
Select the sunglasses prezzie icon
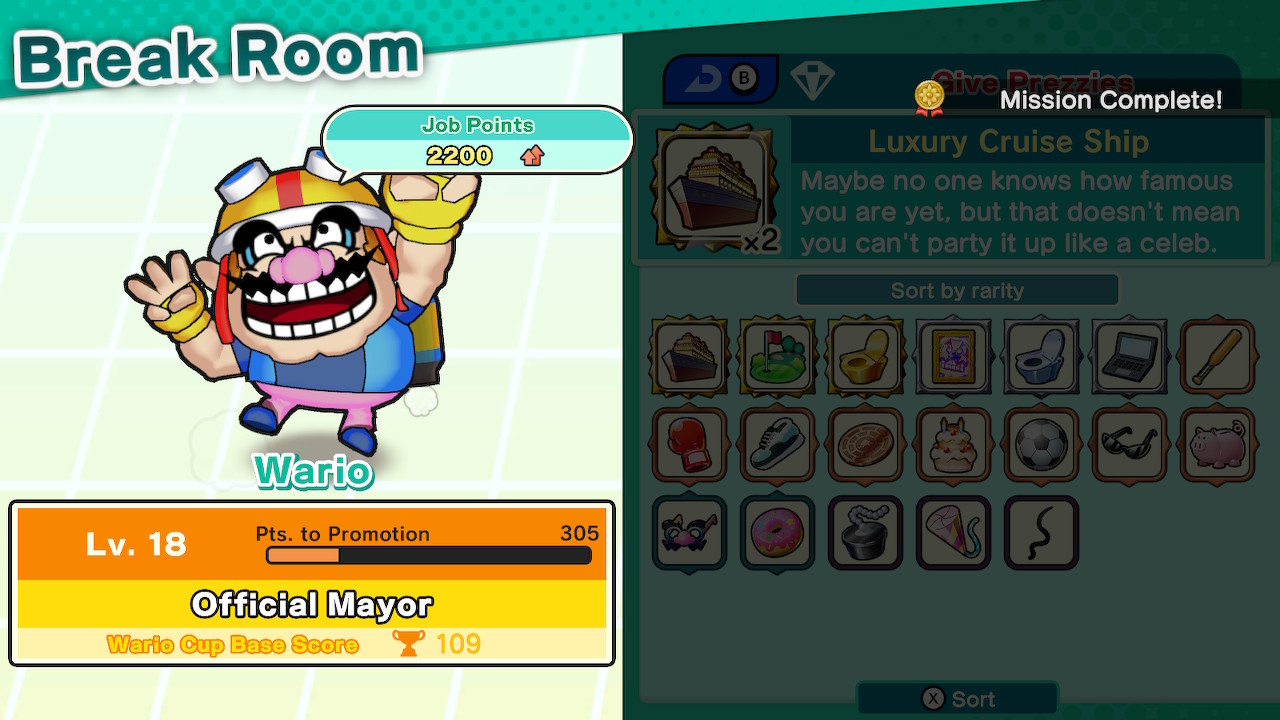1129,446
